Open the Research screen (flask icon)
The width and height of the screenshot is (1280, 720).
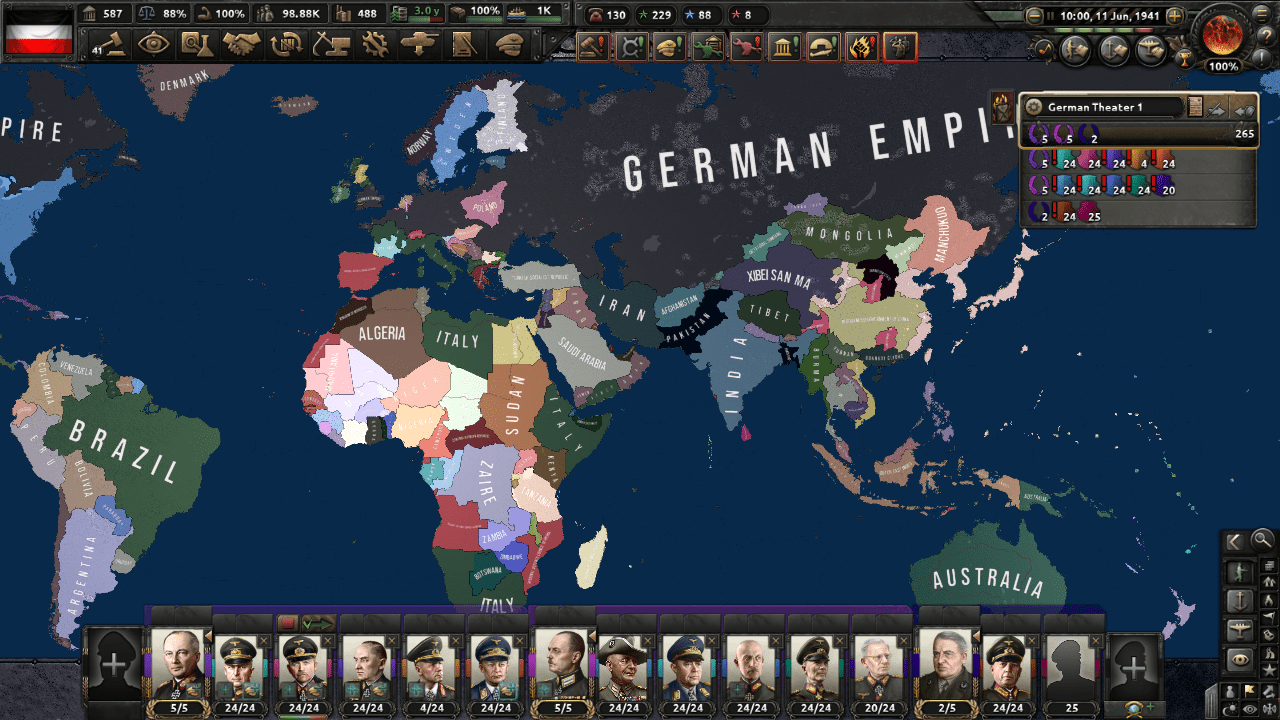pyautogui.click(x=197, y=46)
